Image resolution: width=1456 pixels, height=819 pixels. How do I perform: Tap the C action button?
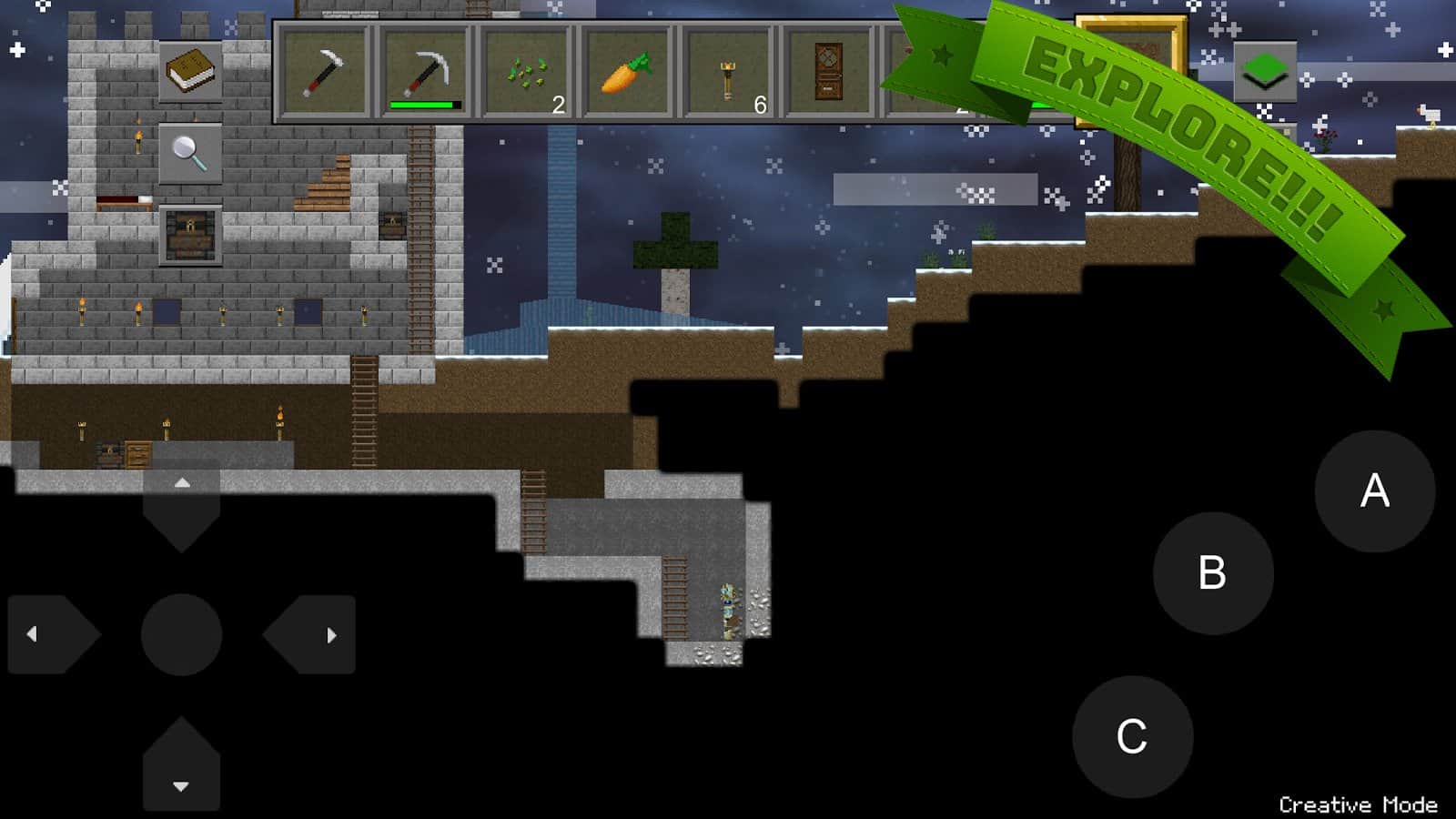(x=1132, y=736)
